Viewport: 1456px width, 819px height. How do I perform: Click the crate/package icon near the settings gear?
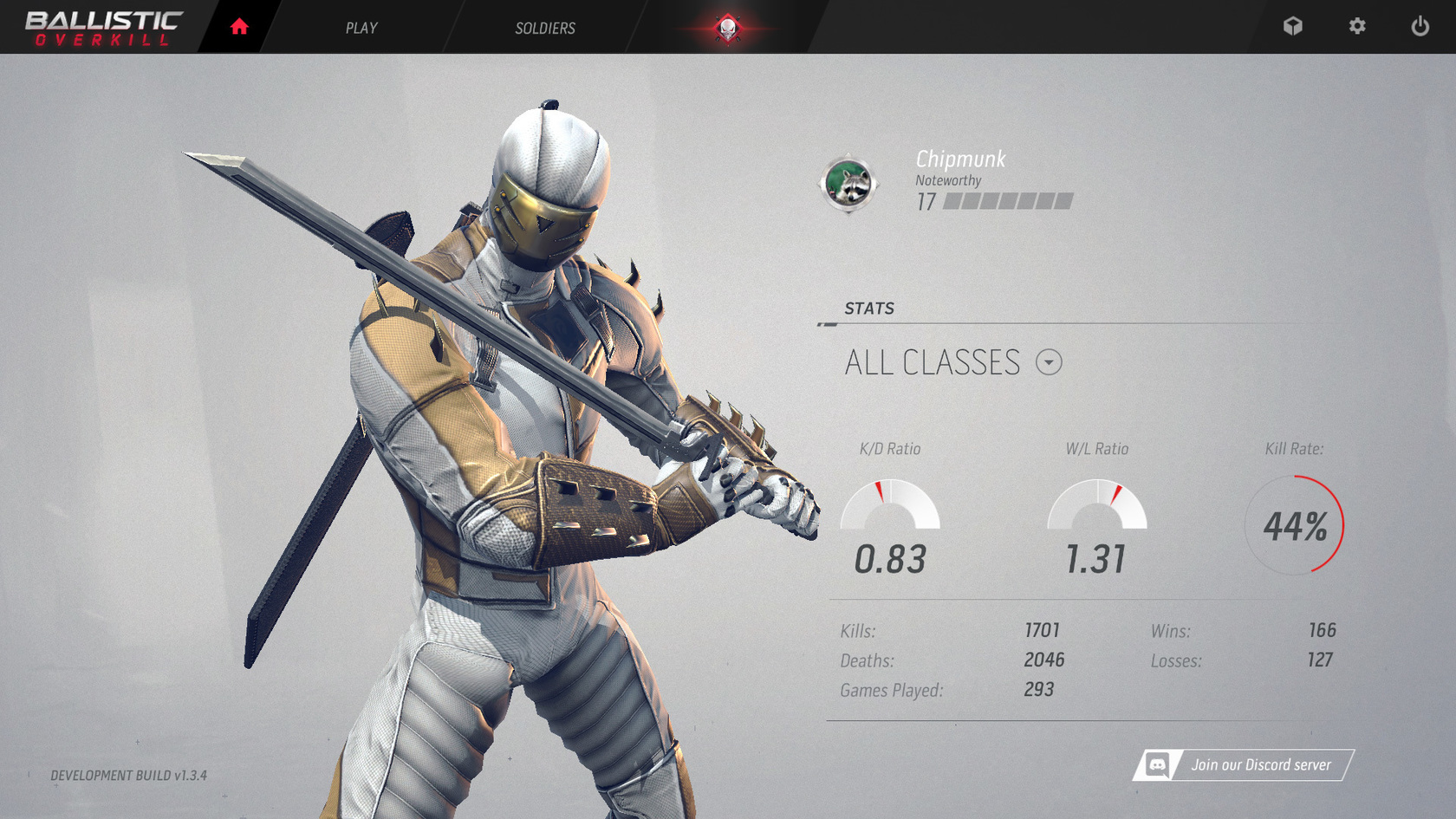(1293, 26)
